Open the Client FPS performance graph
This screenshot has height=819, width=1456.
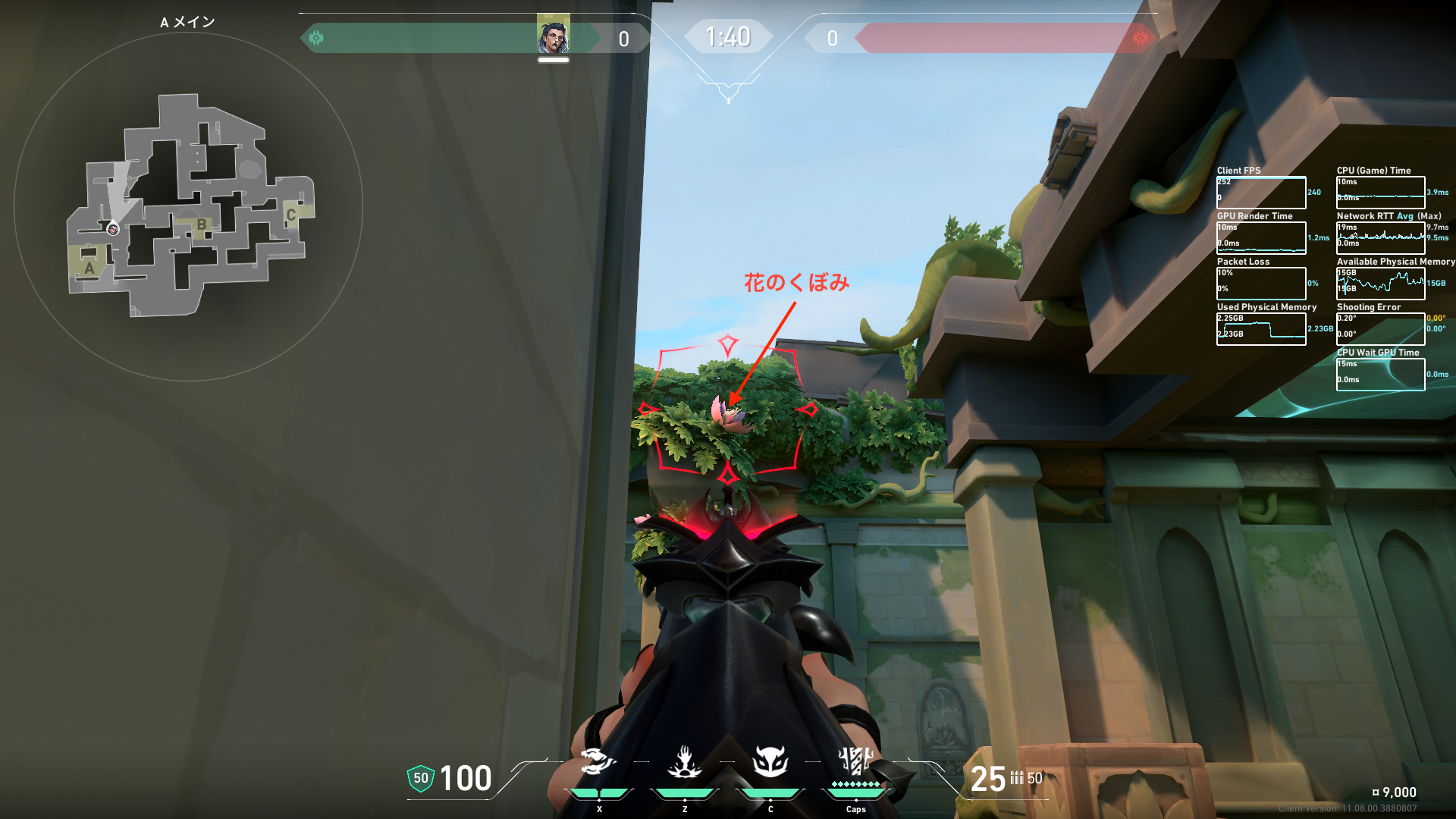coord(1261,193)
